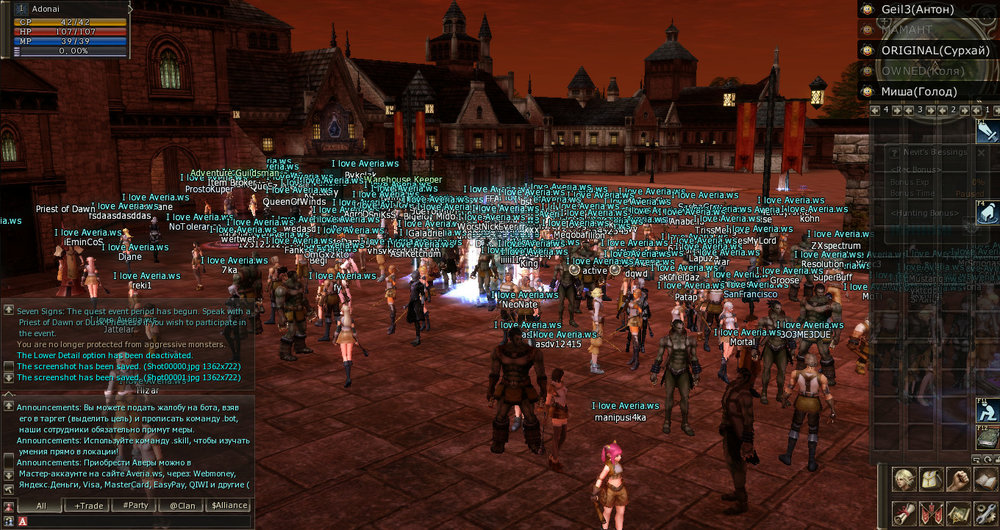Viewport: 1000px width, 530px height.
Task: Switch to the $Alliance chat tab
Action: 228,506
